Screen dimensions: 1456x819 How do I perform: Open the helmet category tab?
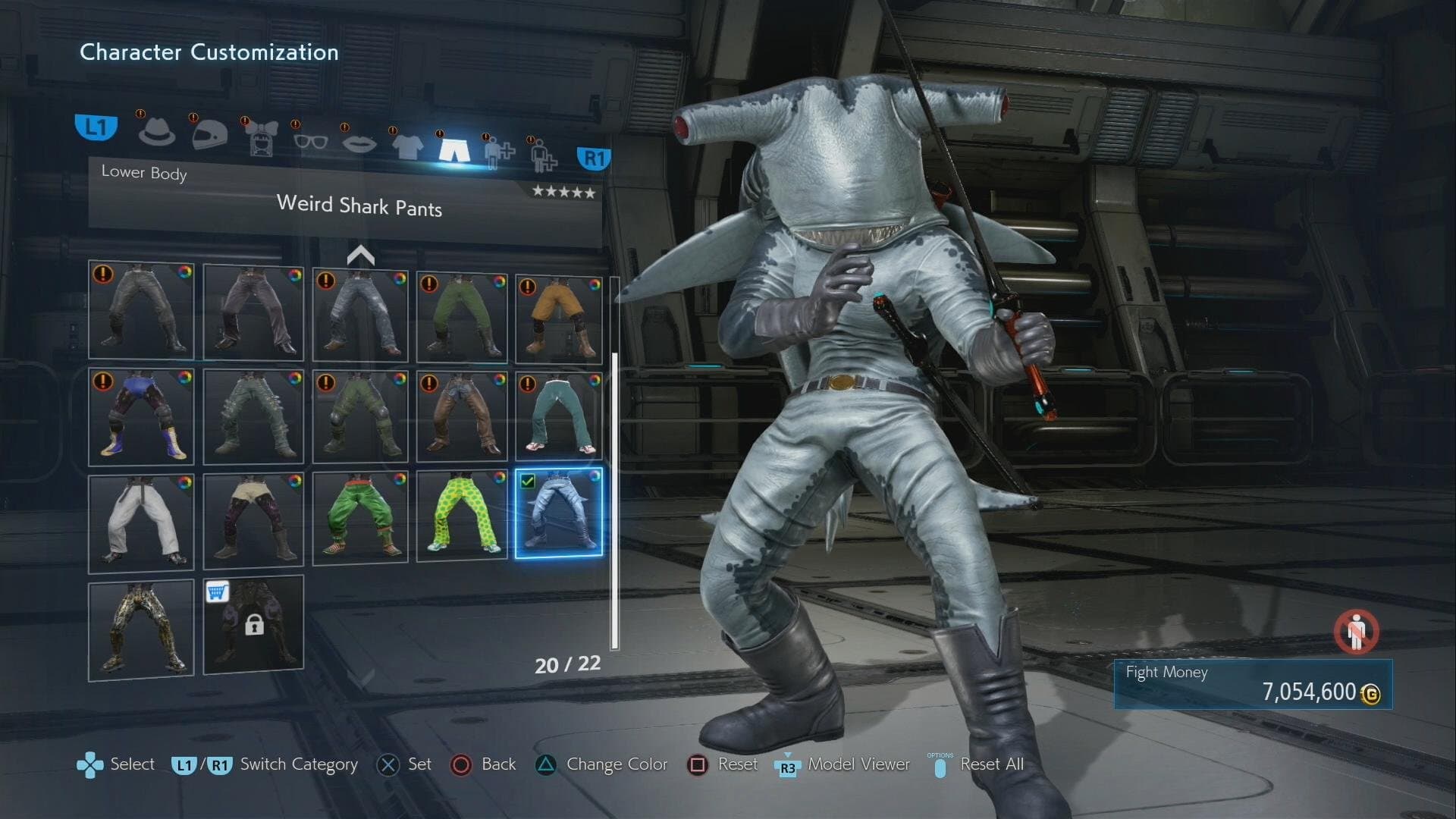coord(209,134)
